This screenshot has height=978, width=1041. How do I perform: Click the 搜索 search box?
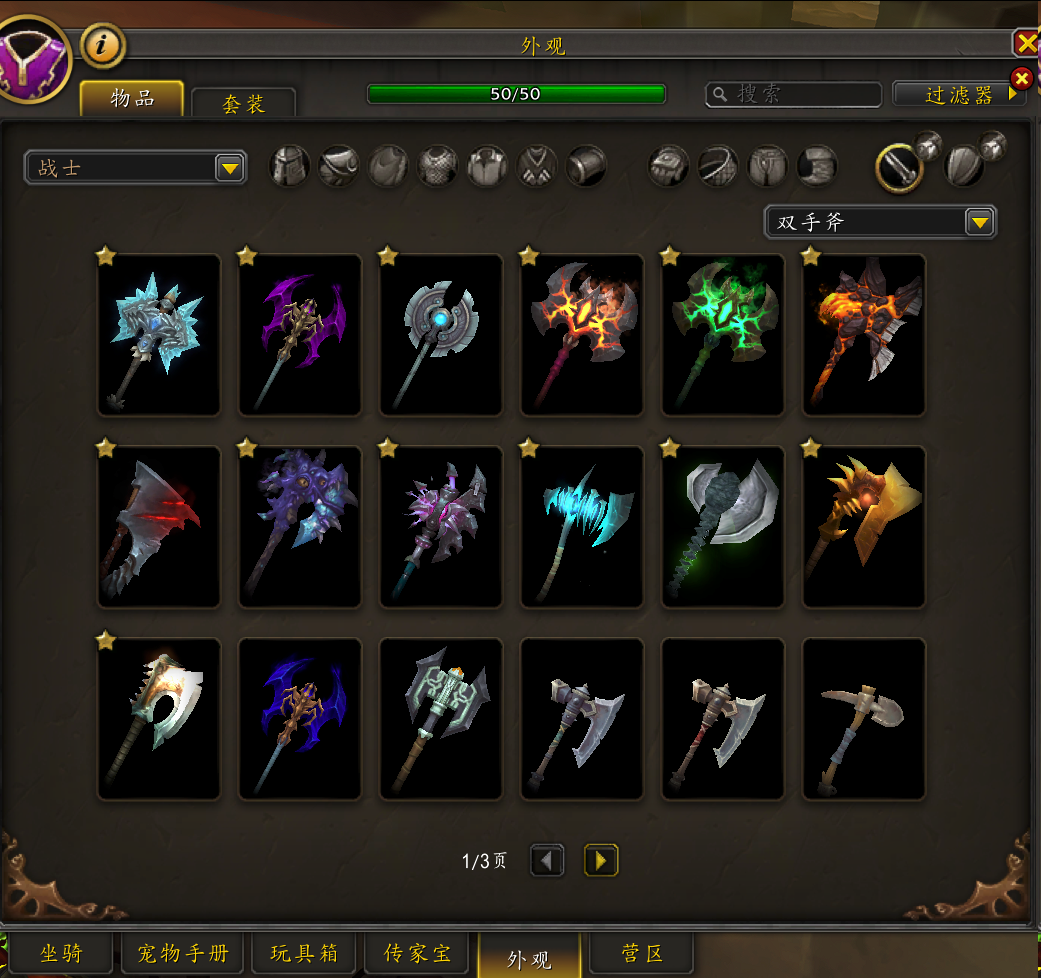coord(794,94)
